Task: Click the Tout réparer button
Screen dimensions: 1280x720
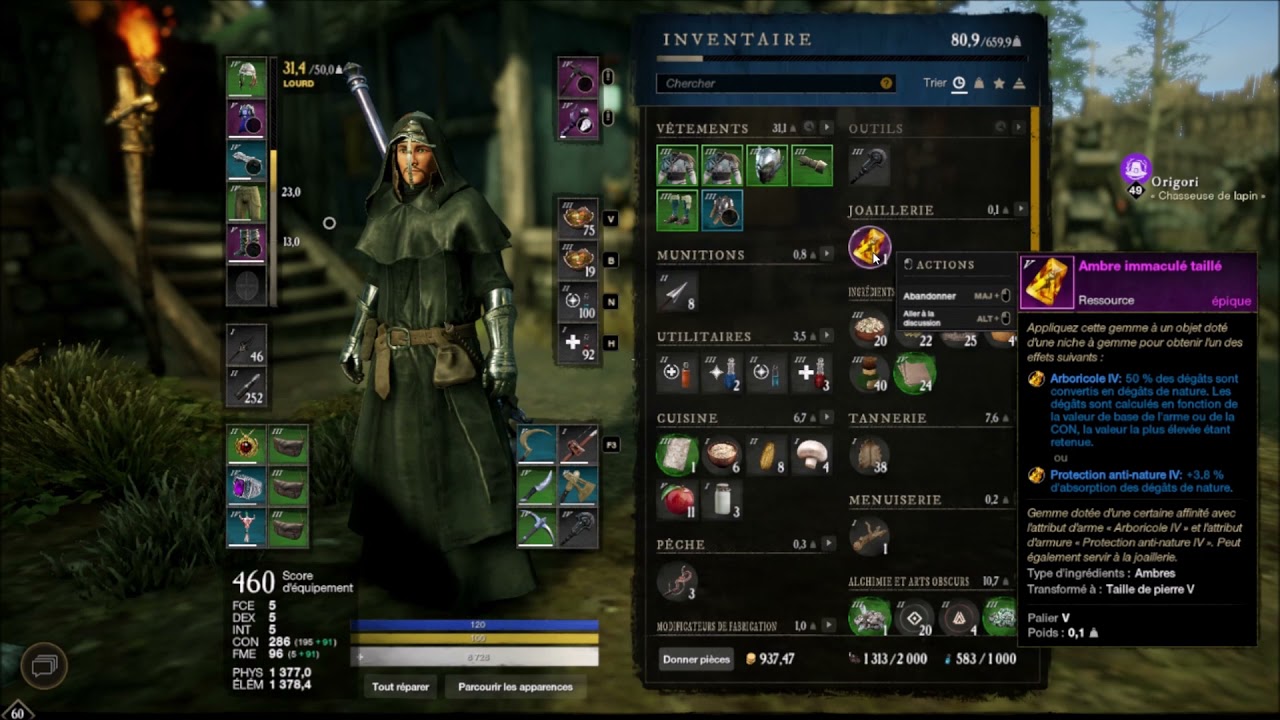Action: (x=400, y=687)
